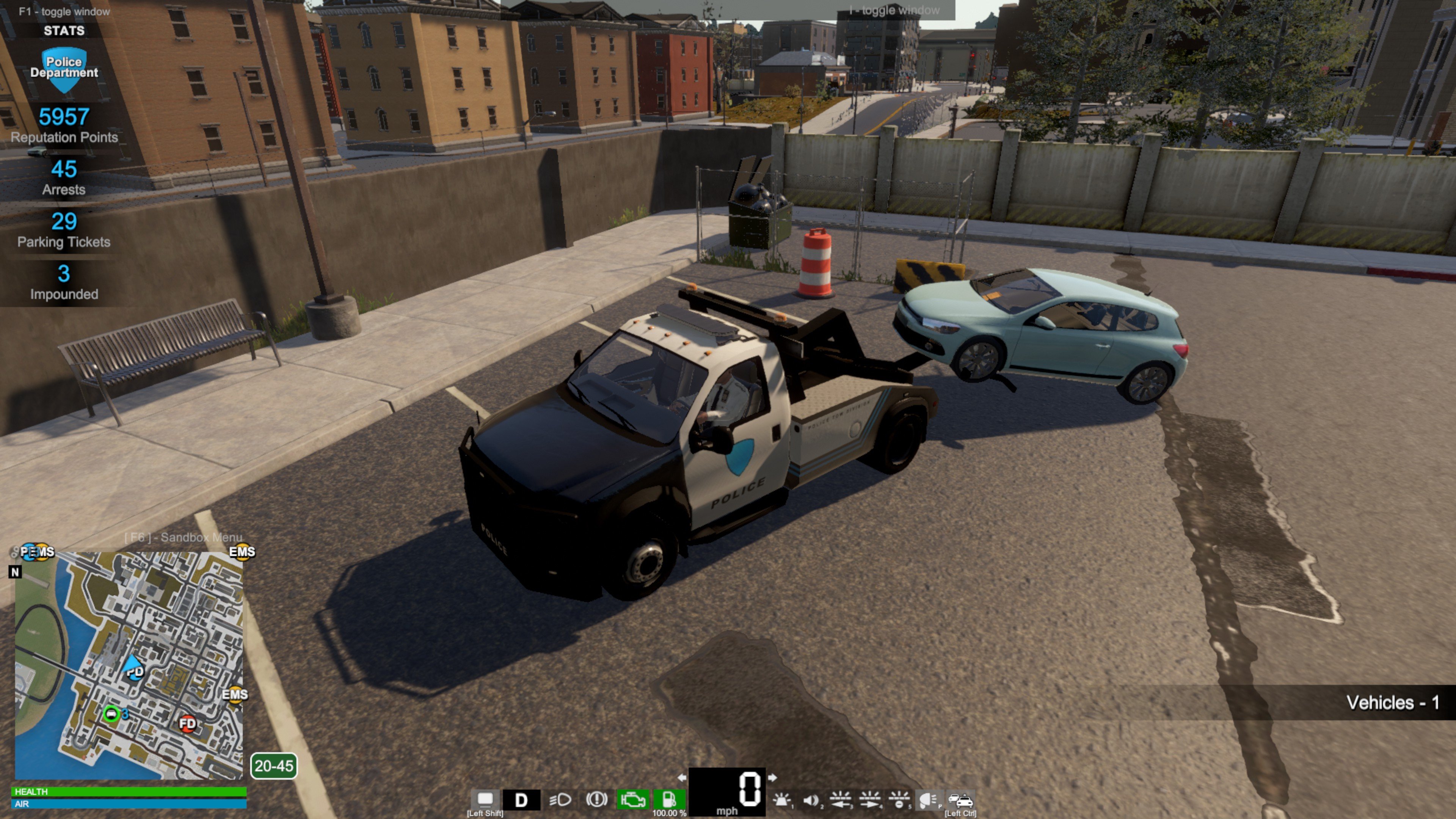The image size is (1456, 819).
Task: Toggle the emergency beacon lights icon
Action: click(x=782, y=800)
